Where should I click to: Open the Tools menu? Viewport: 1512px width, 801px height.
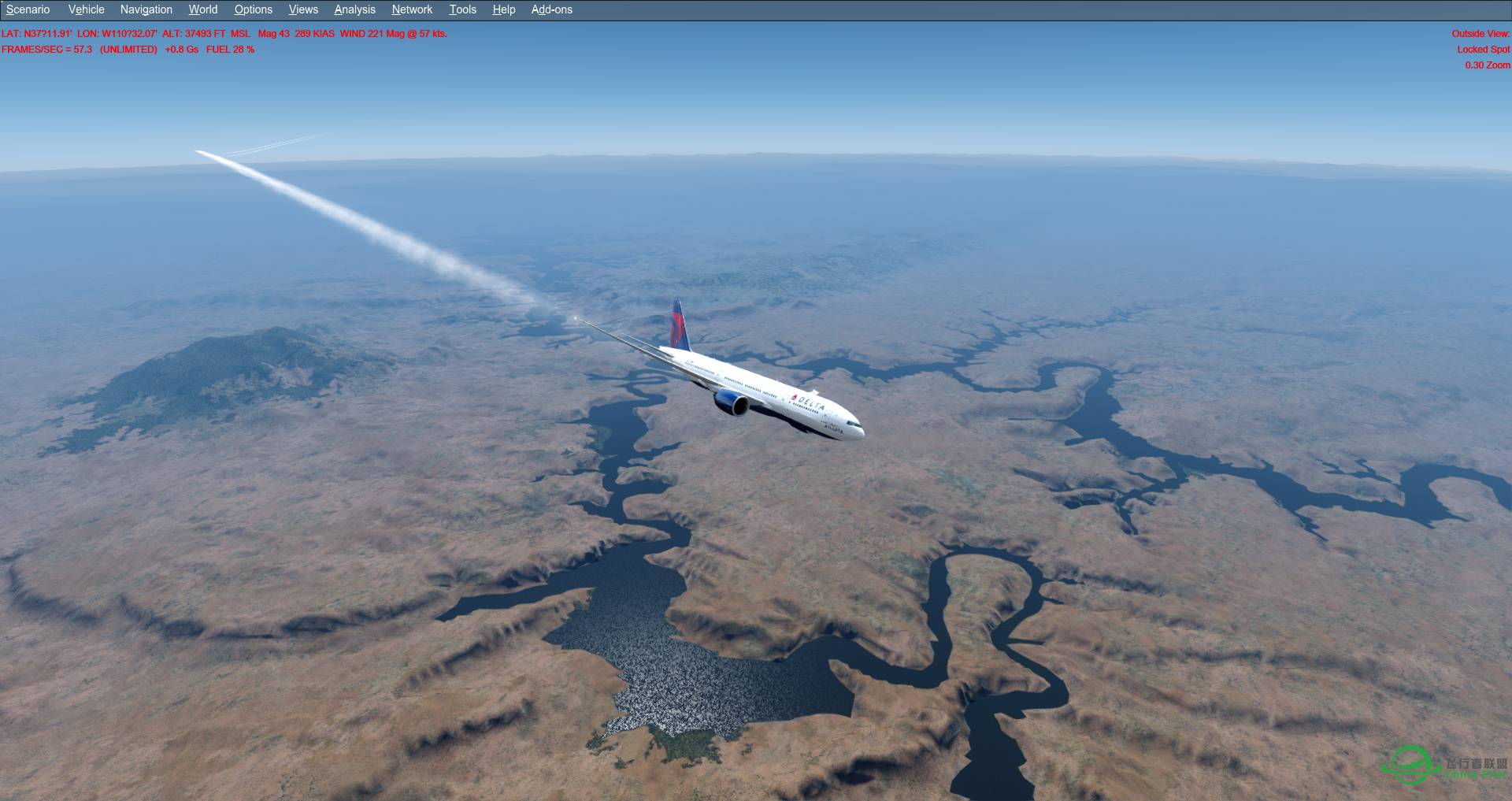coord(462,9)
